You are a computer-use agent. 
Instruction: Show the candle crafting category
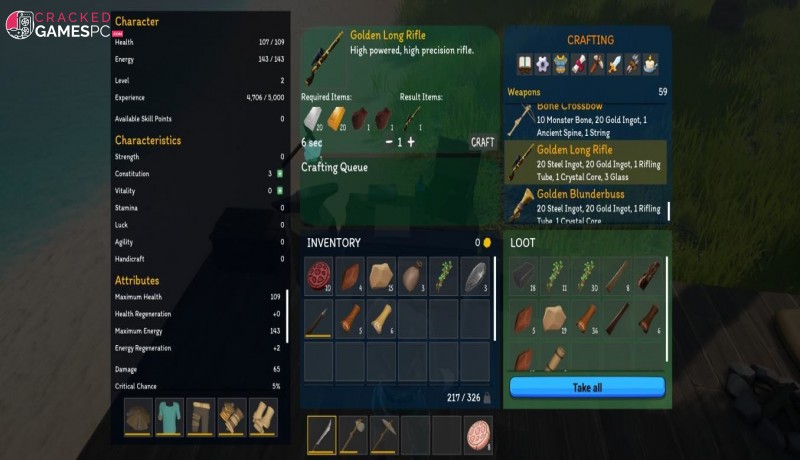tap(649, 64)
